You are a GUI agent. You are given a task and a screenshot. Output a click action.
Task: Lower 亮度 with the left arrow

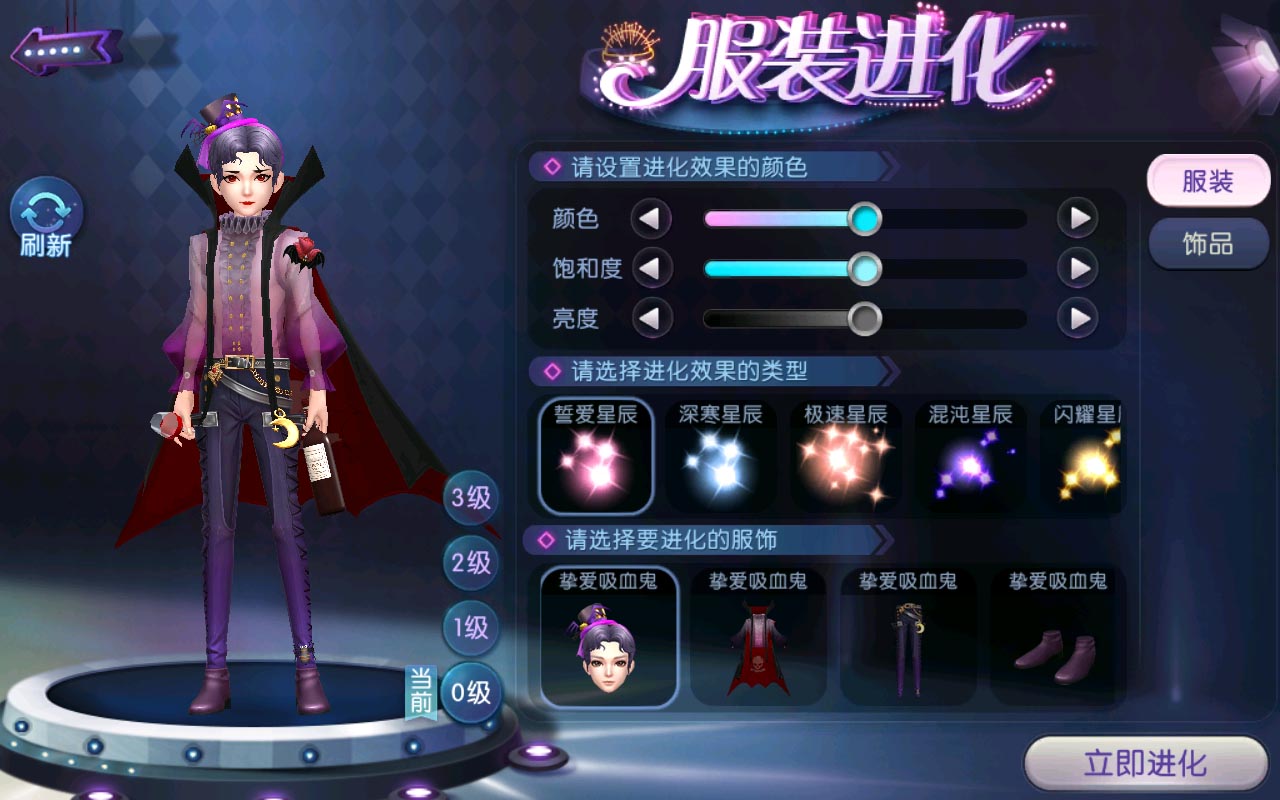click(x=651, y=319)
